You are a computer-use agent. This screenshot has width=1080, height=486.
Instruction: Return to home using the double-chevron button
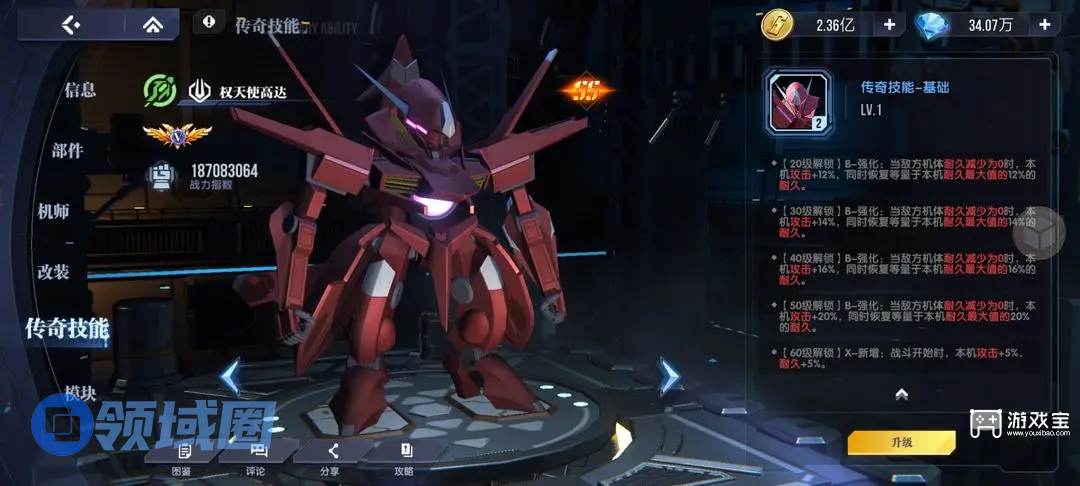[x=153, y=24]
